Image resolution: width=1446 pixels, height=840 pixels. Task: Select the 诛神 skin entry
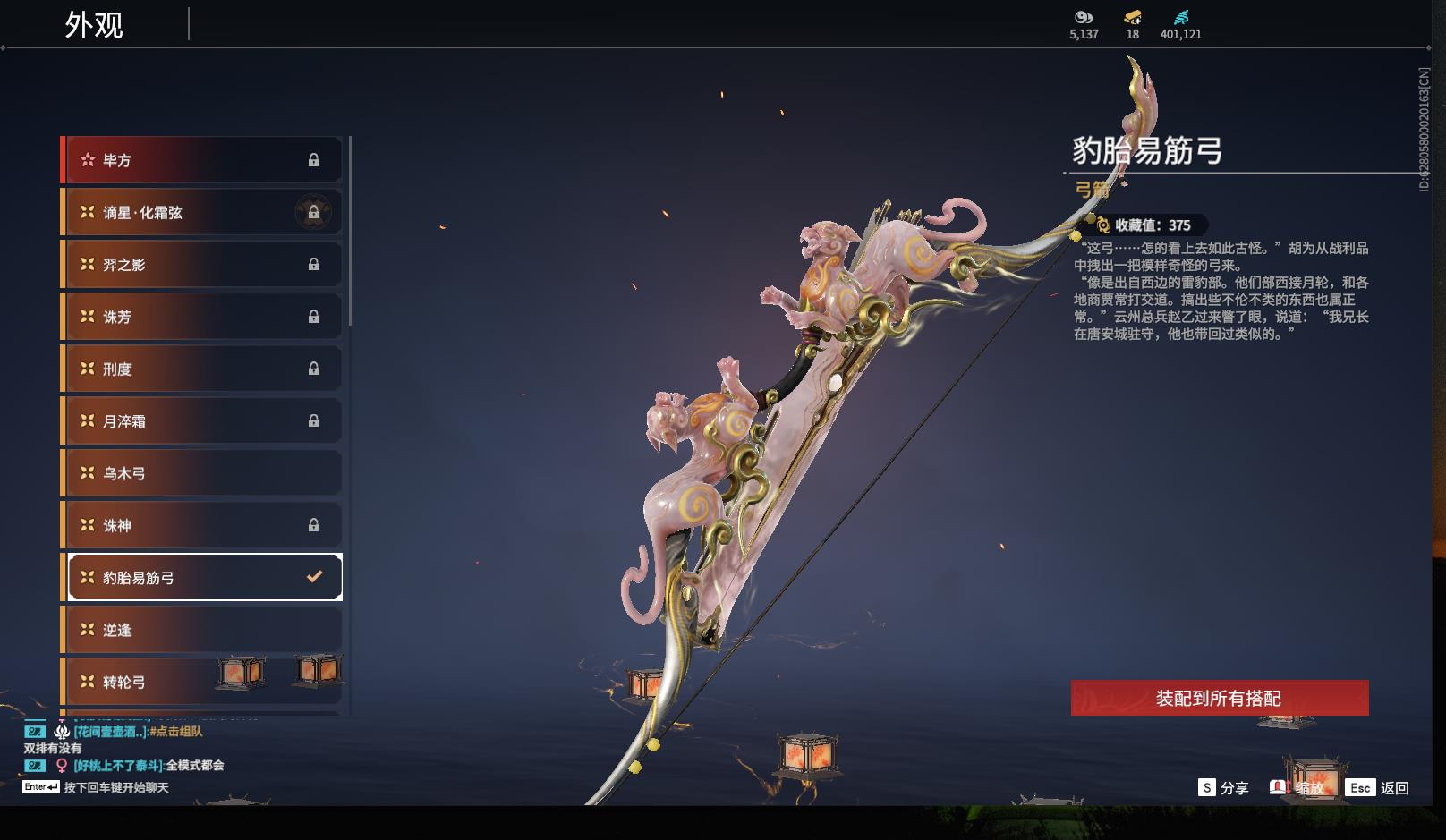202,525
